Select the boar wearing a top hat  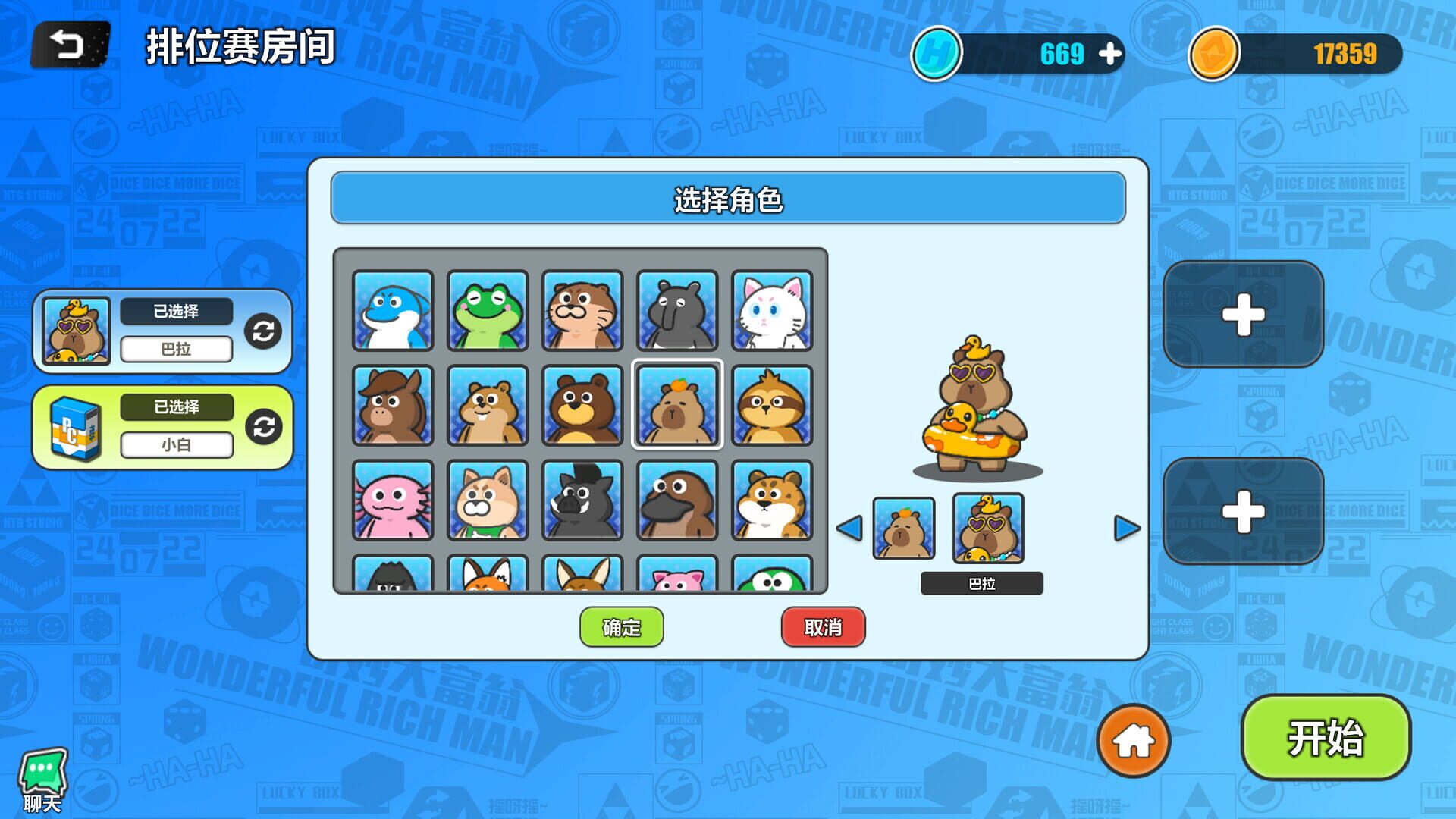click(582, 500)
